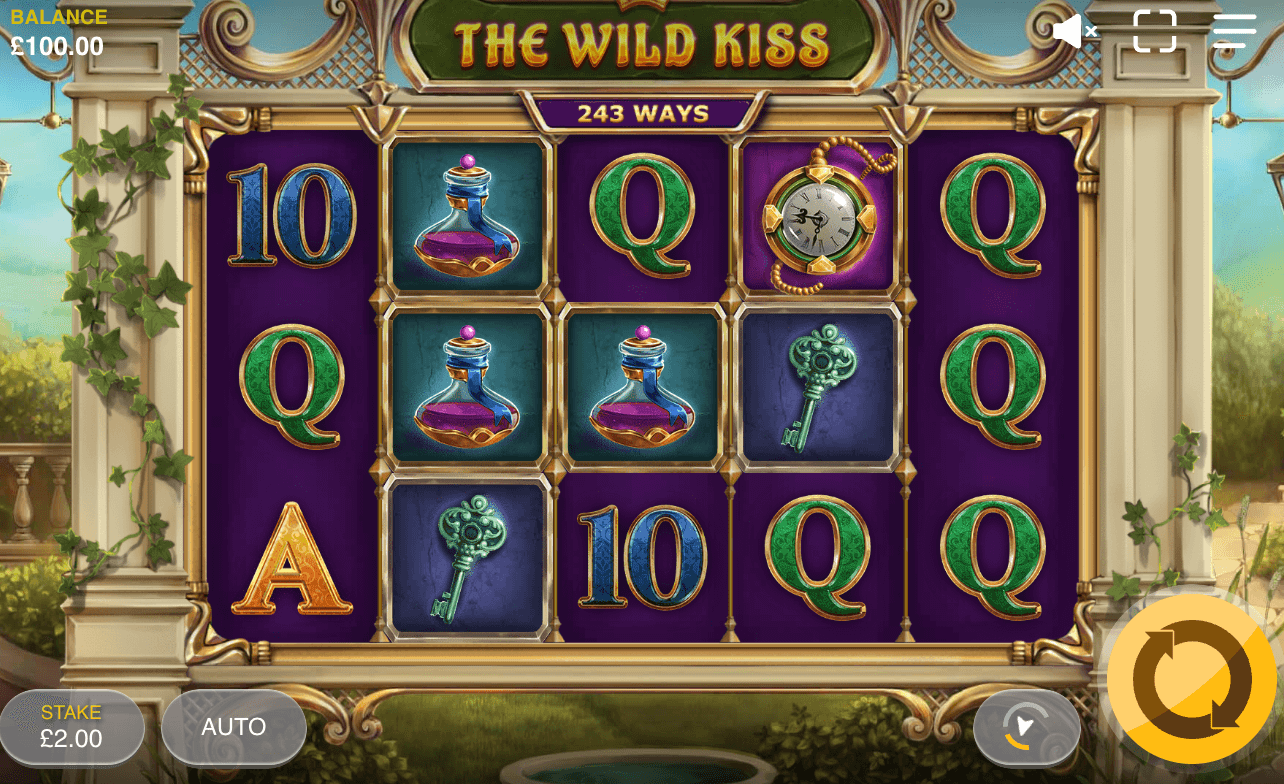Click the potion bottle atop reel two
This screenshot has height=784, width=1284.
click(x=469, y=216)
